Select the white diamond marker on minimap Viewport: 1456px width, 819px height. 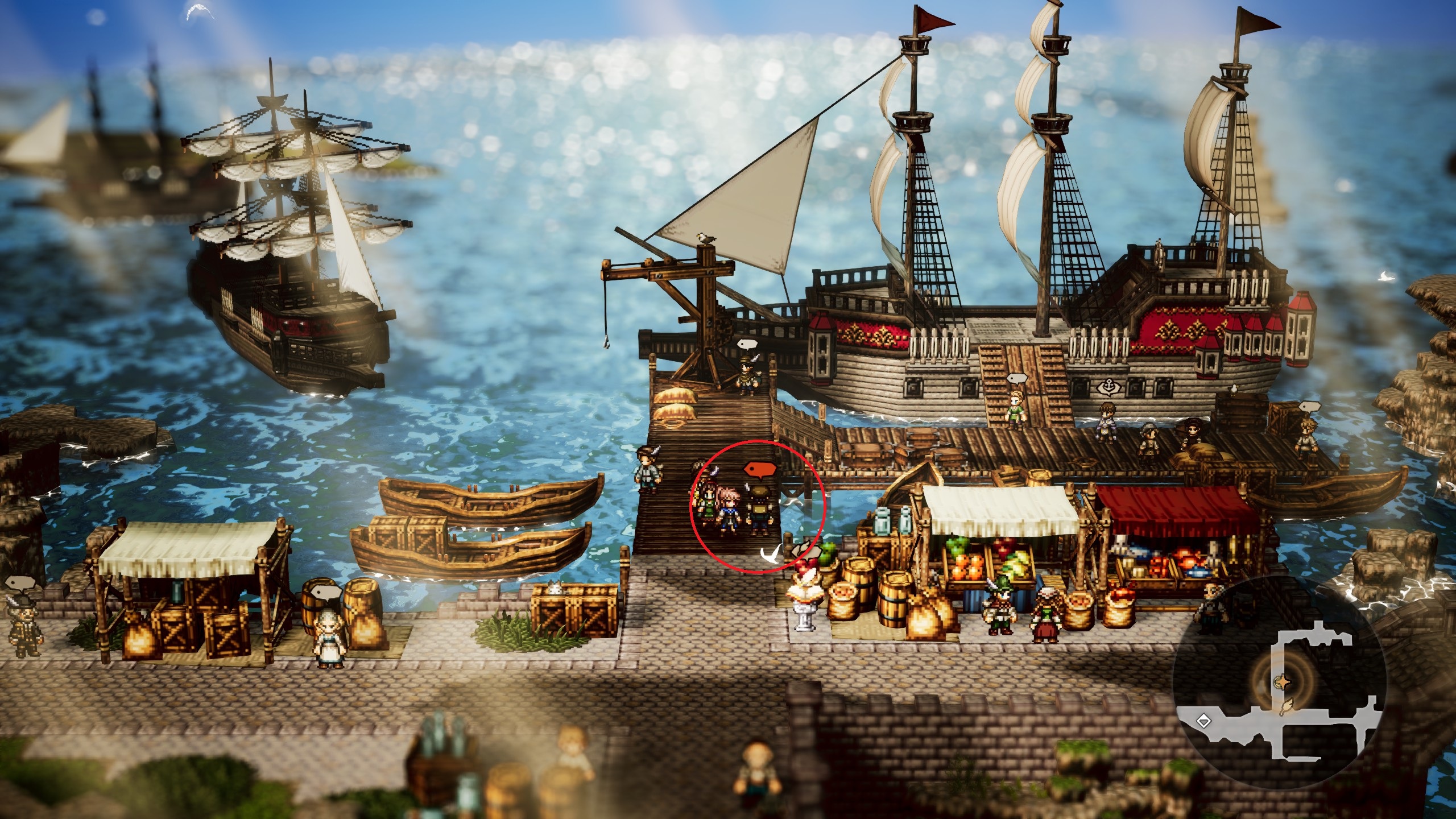(x=1203, y=722)
